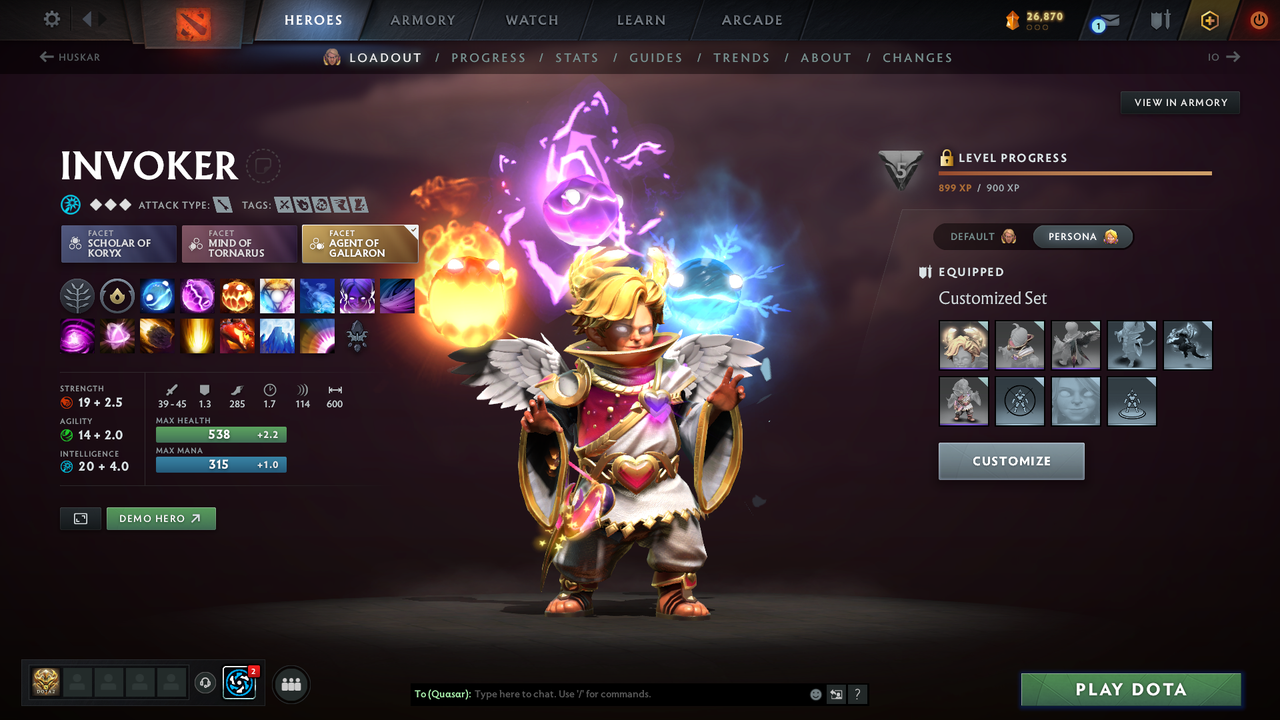Screen dimensions: 1280x720
Task: Select the Quas ability icon
Action: coord(157,295)
